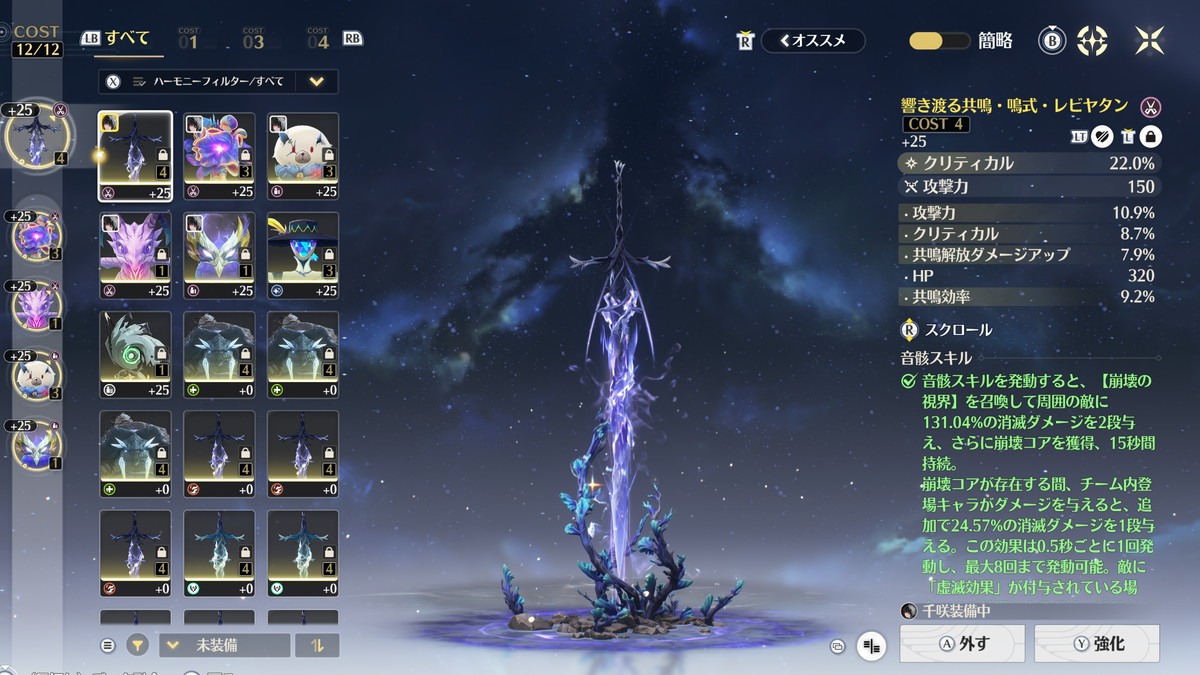Screen dimensions: 1200x675
Task: Filter echoes by COST 1 tab
Action: [189, 40]
